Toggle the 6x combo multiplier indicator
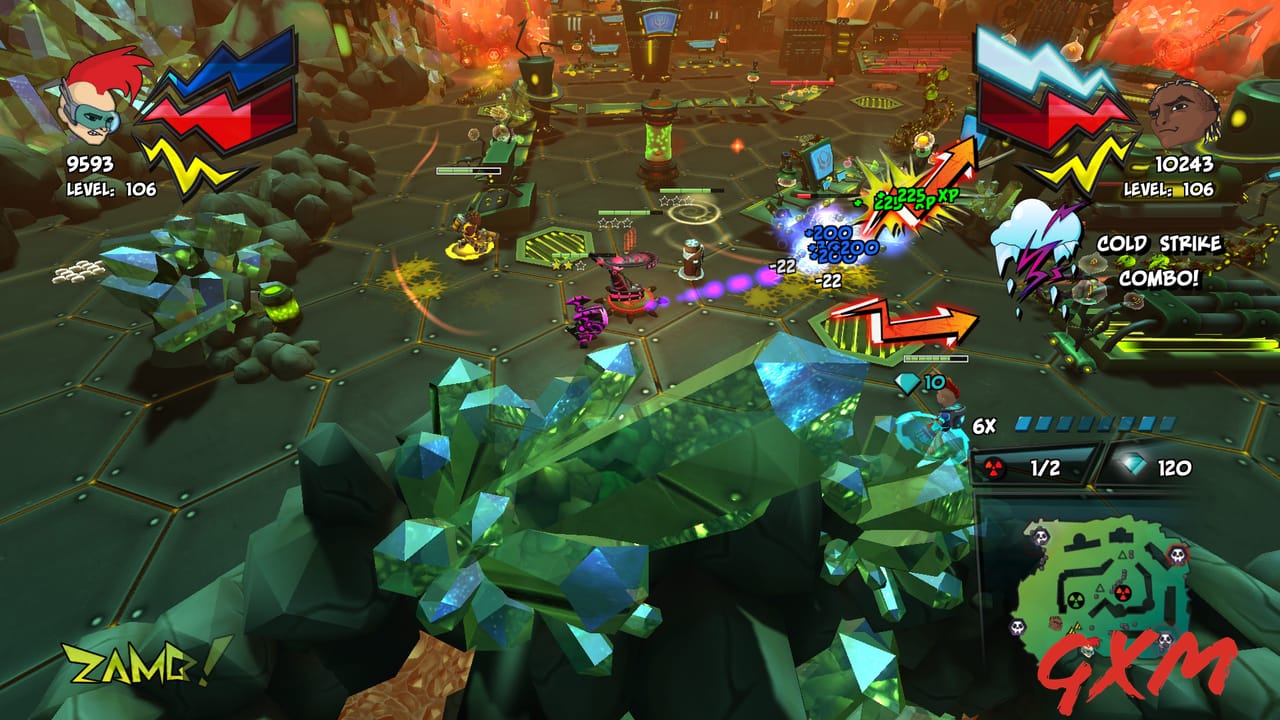This screenshot has height=720, width=1280. [x=985, y=423]
